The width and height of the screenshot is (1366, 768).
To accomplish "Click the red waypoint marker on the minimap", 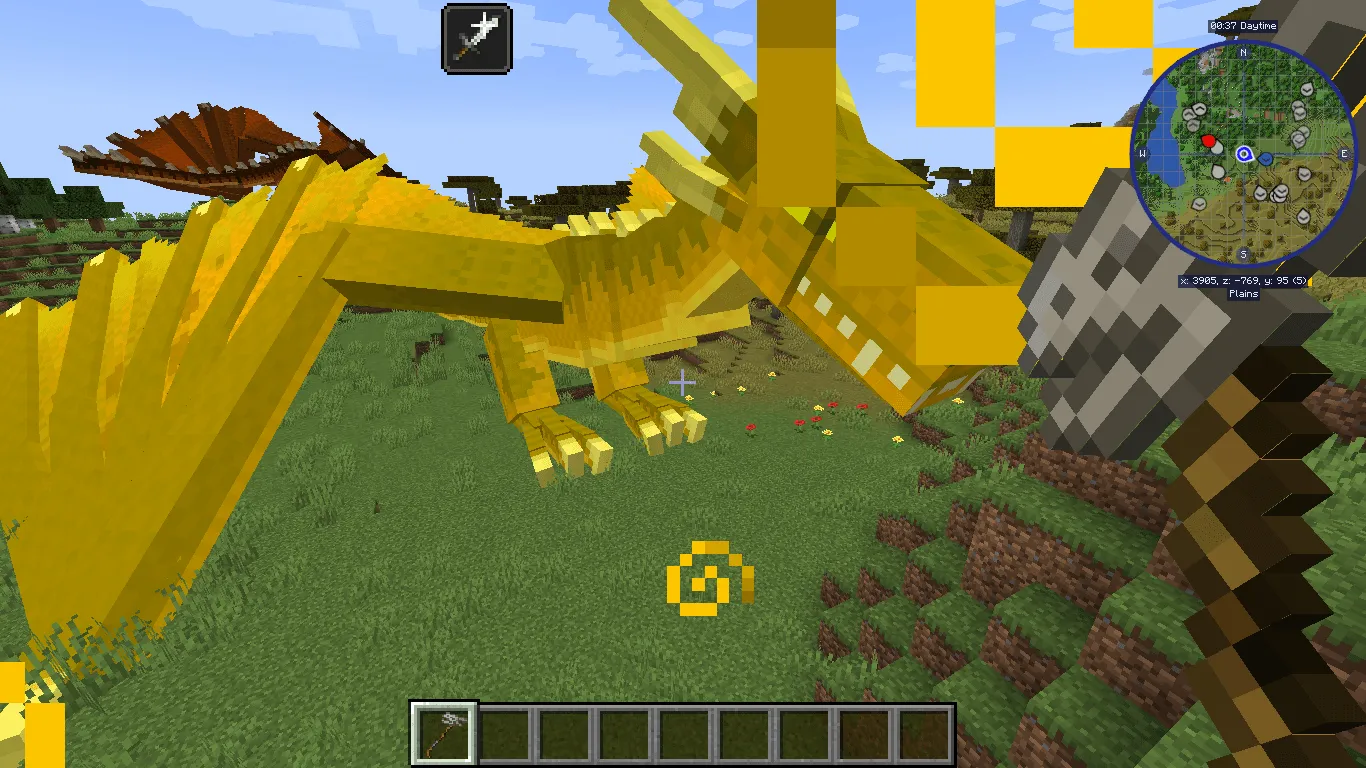I will pyautogui.click(x=1210, y=141).
